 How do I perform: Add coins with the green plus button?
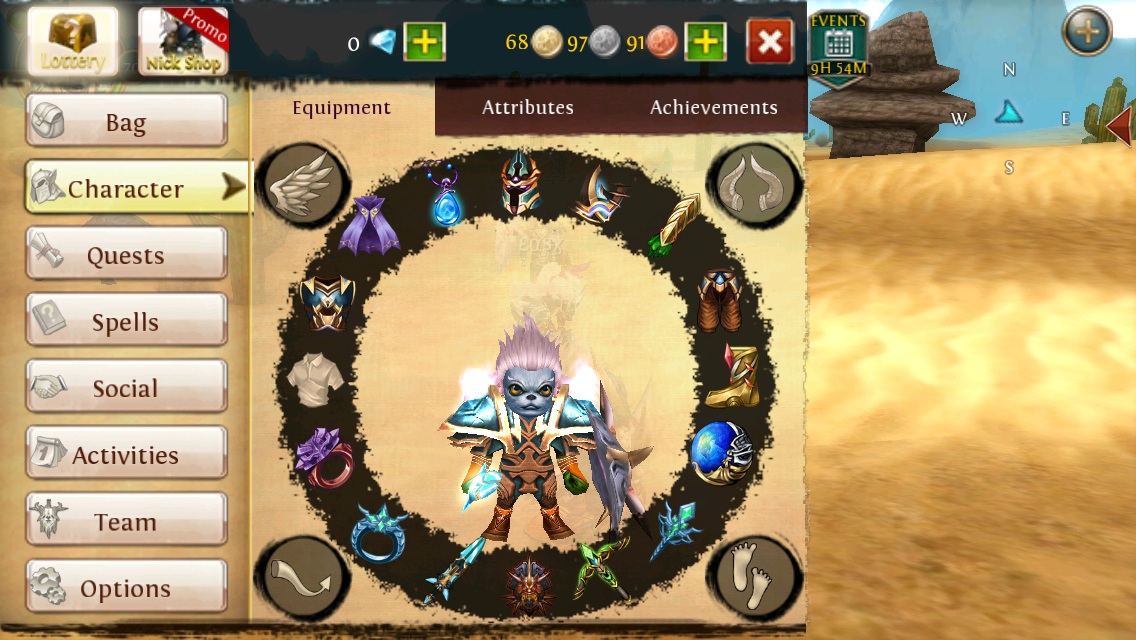point(705,42)
